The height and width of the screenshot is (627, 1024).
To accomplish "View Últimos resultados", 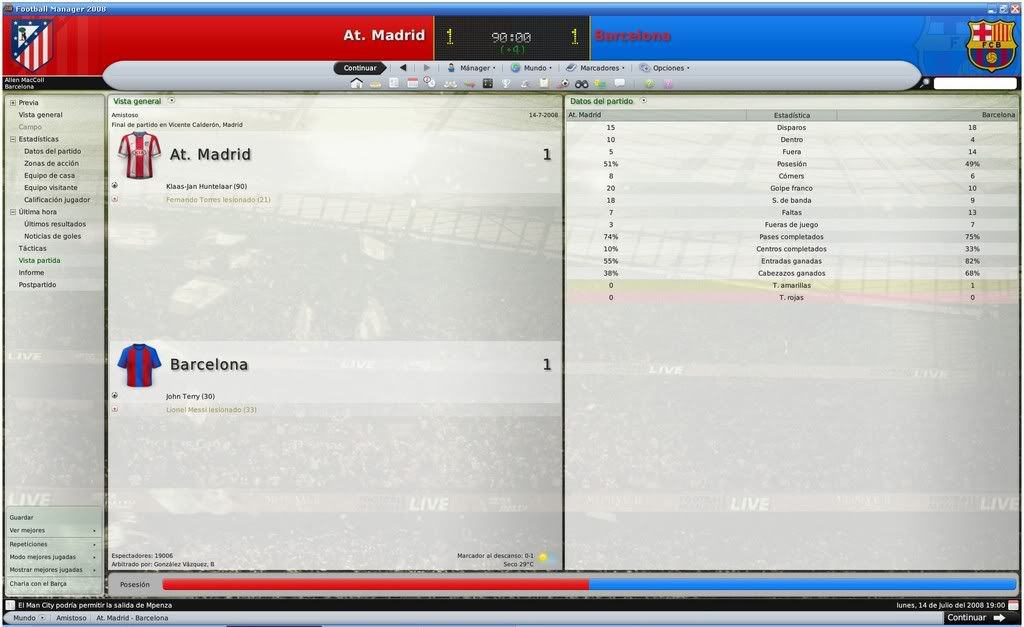I will point(55,224).
